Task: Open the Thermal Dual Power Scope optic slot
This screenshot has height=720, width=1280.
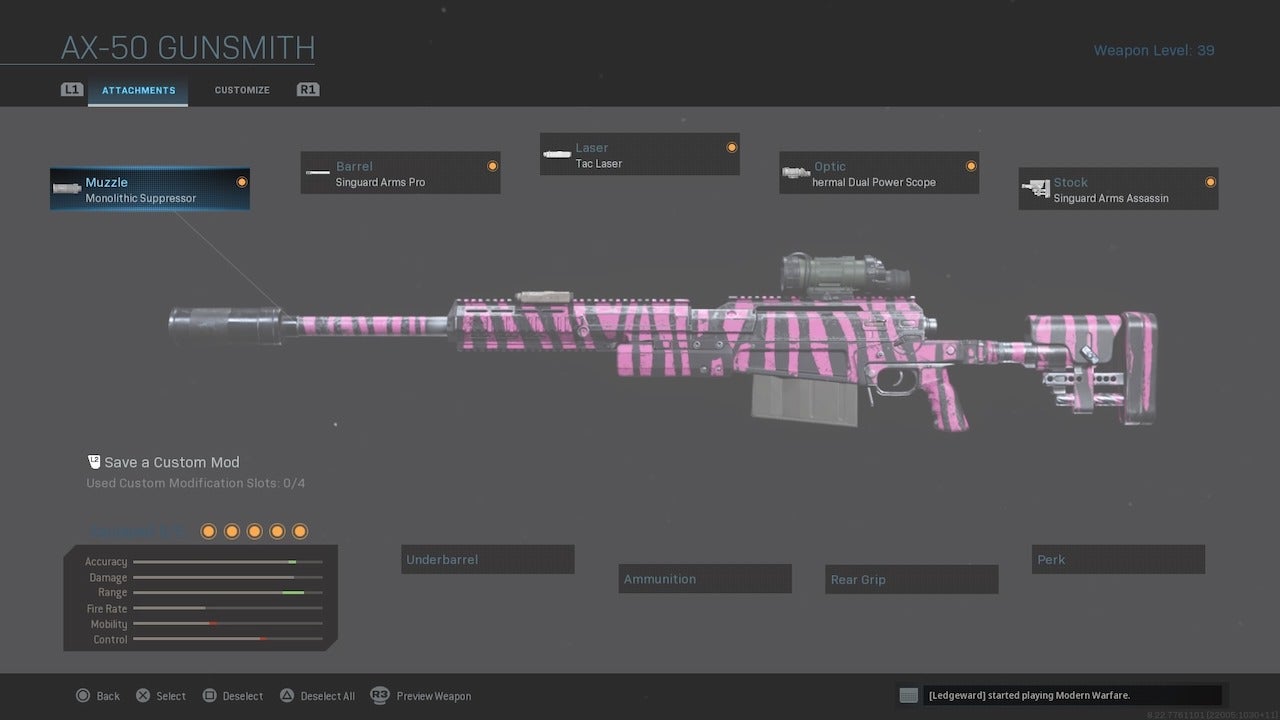Action: click(x=878, y=172)
